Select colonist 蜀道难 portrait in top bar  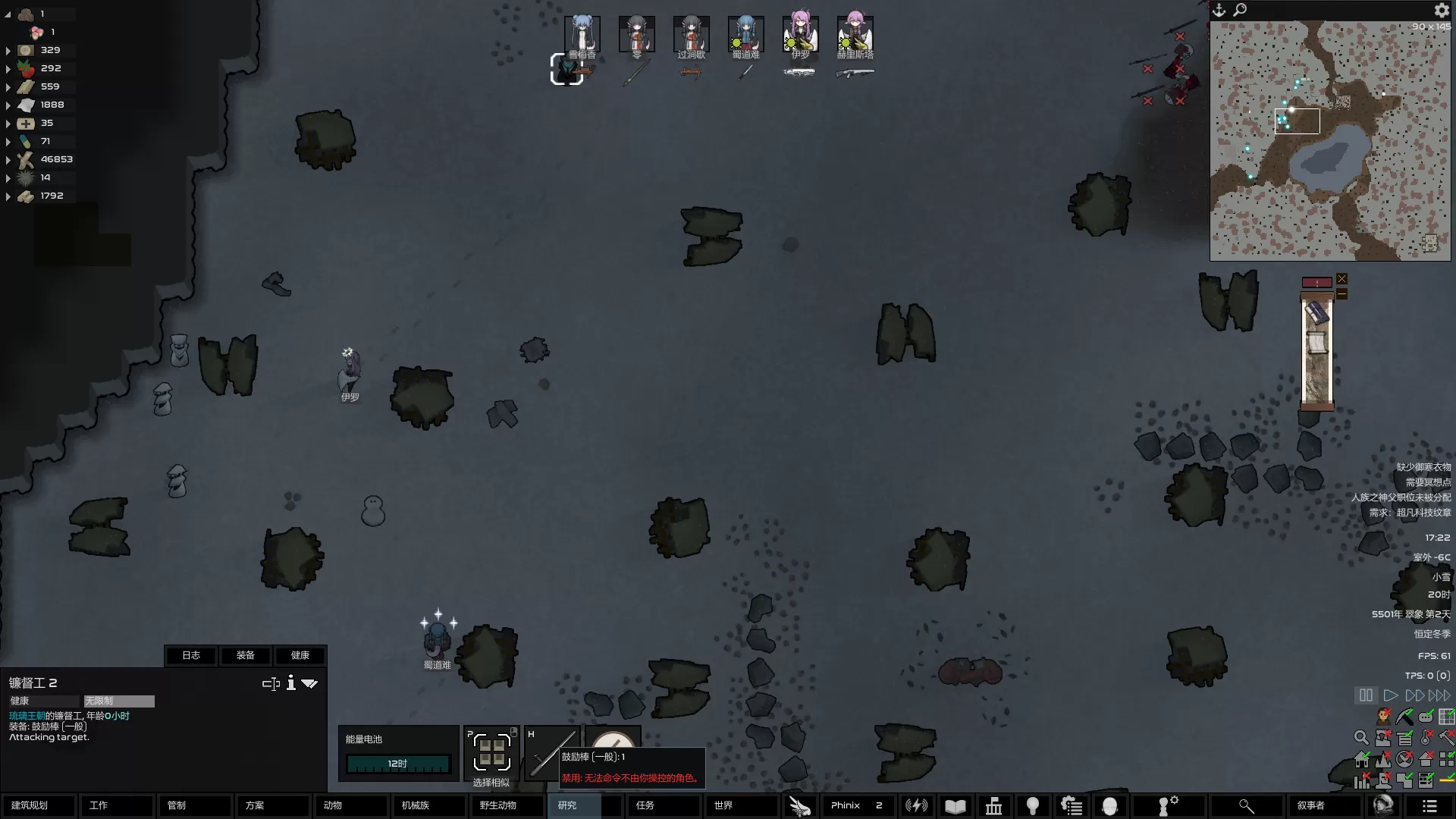(x=745, y=35)
